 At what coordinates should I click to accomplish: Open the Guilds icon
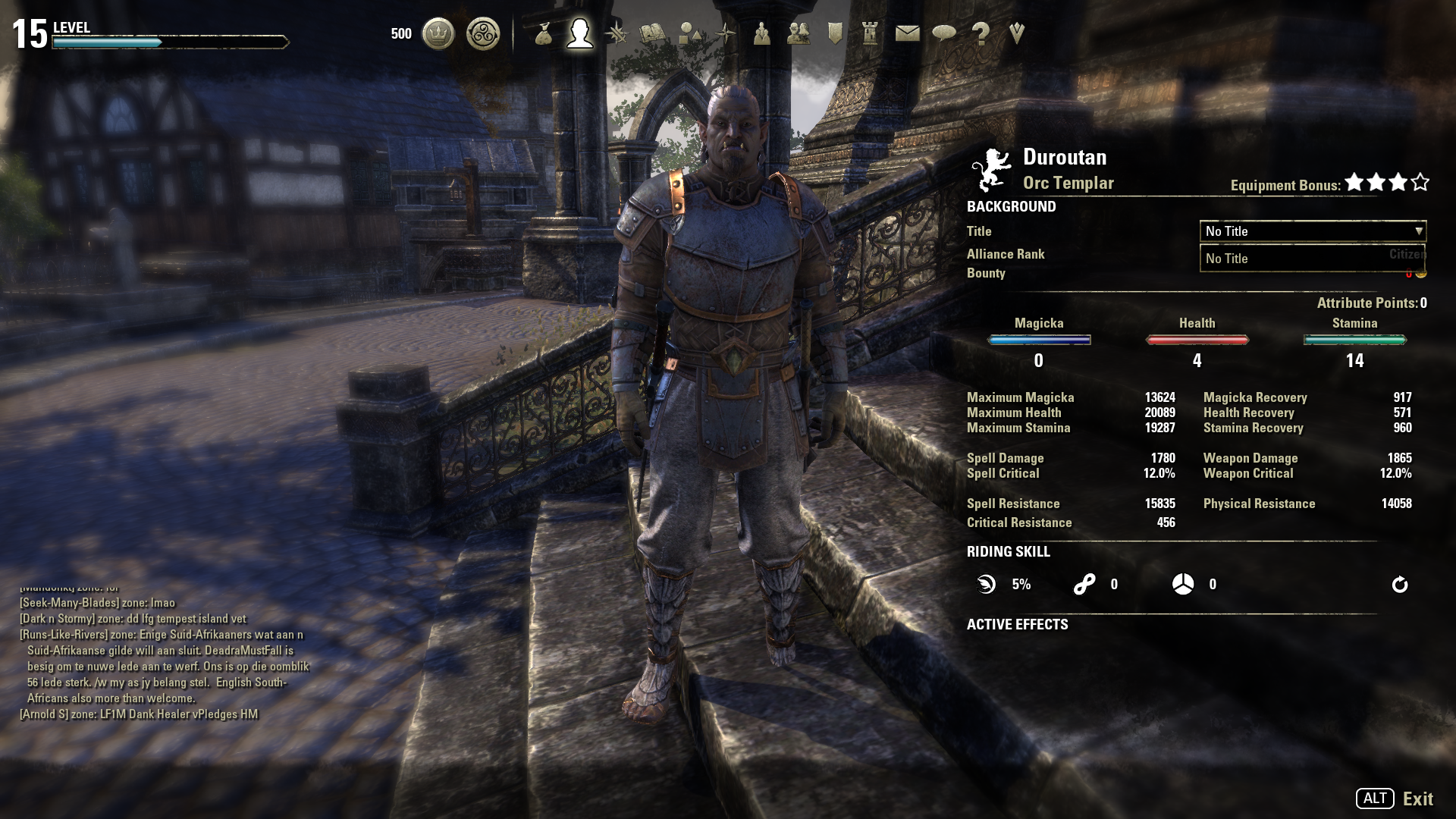798,33
